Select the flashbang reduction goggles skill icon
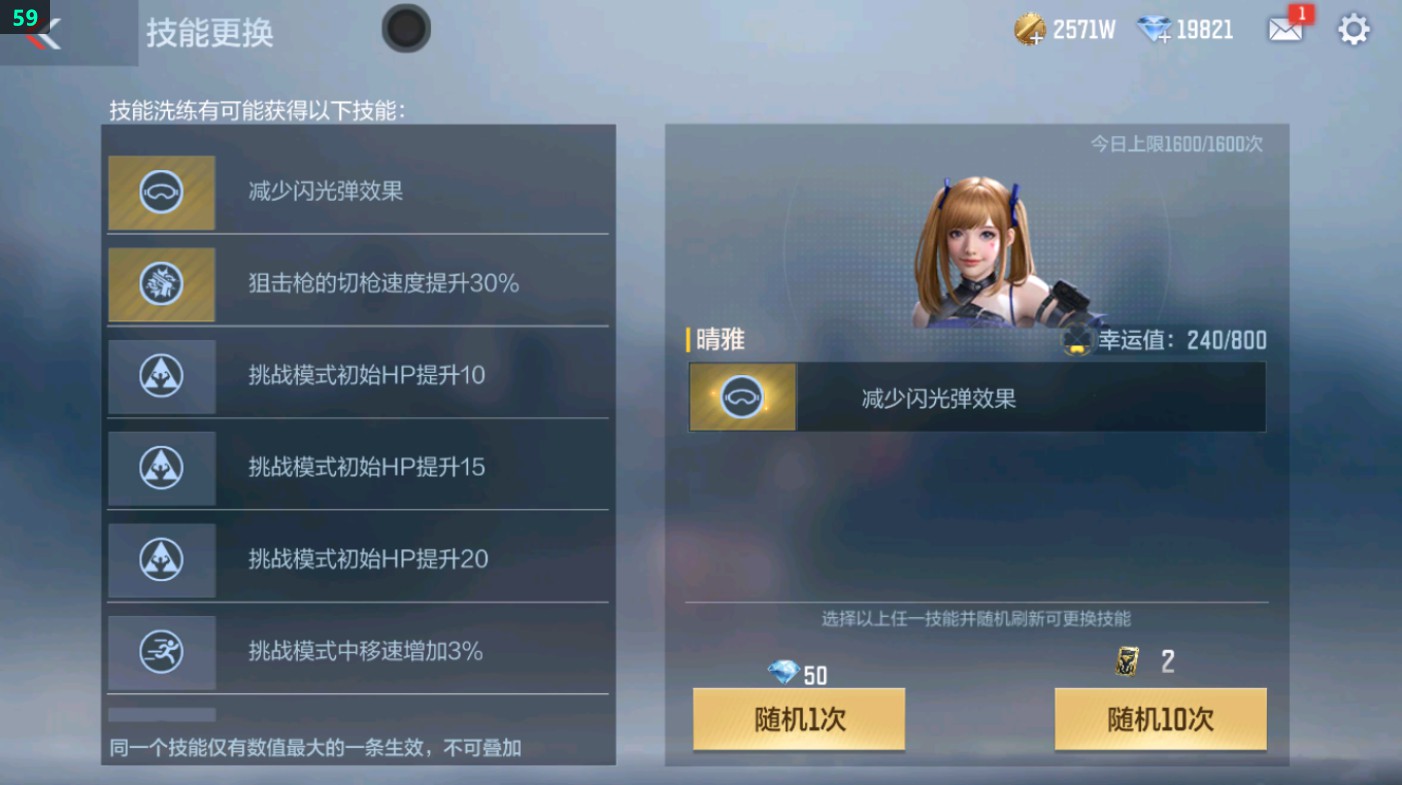 161,191
